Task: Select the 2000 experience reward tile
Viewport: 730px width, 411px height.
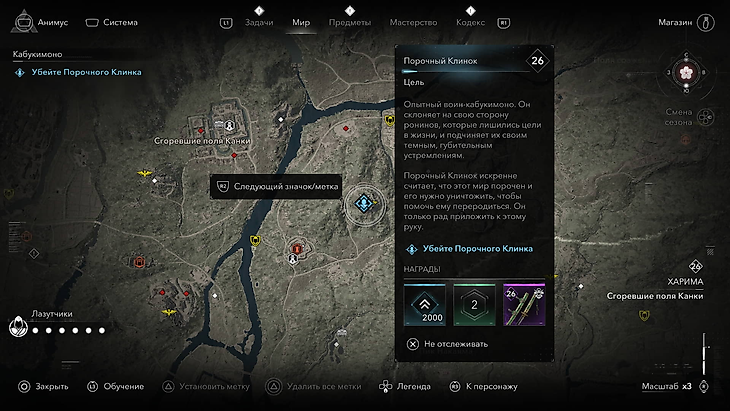Action: point(425,305)
